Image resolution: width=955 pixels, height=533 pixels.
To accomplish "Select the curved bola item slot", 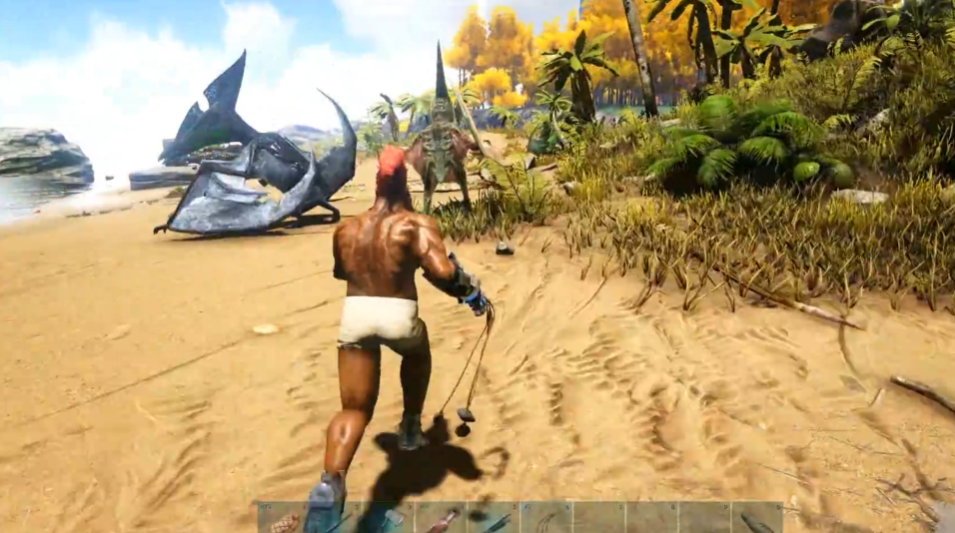I will [x=548, y=519].
